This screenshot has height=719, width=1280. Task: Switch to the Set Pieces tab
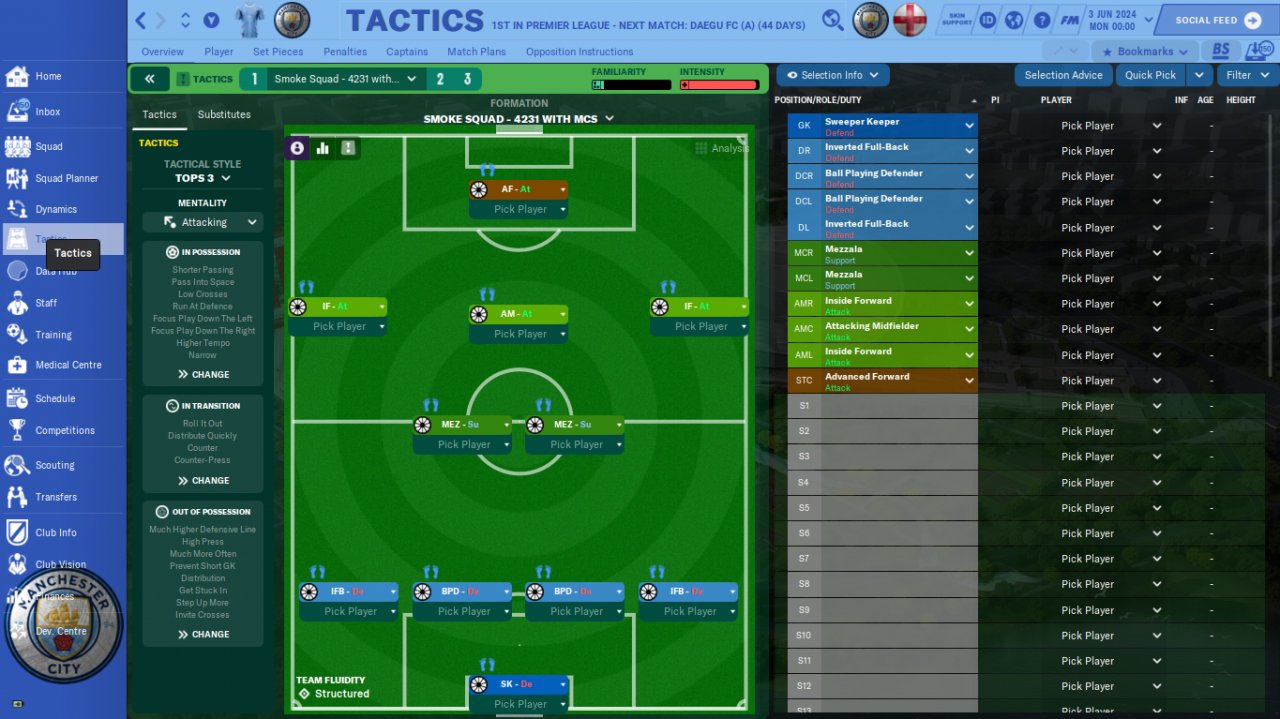[x=278, y=52]
